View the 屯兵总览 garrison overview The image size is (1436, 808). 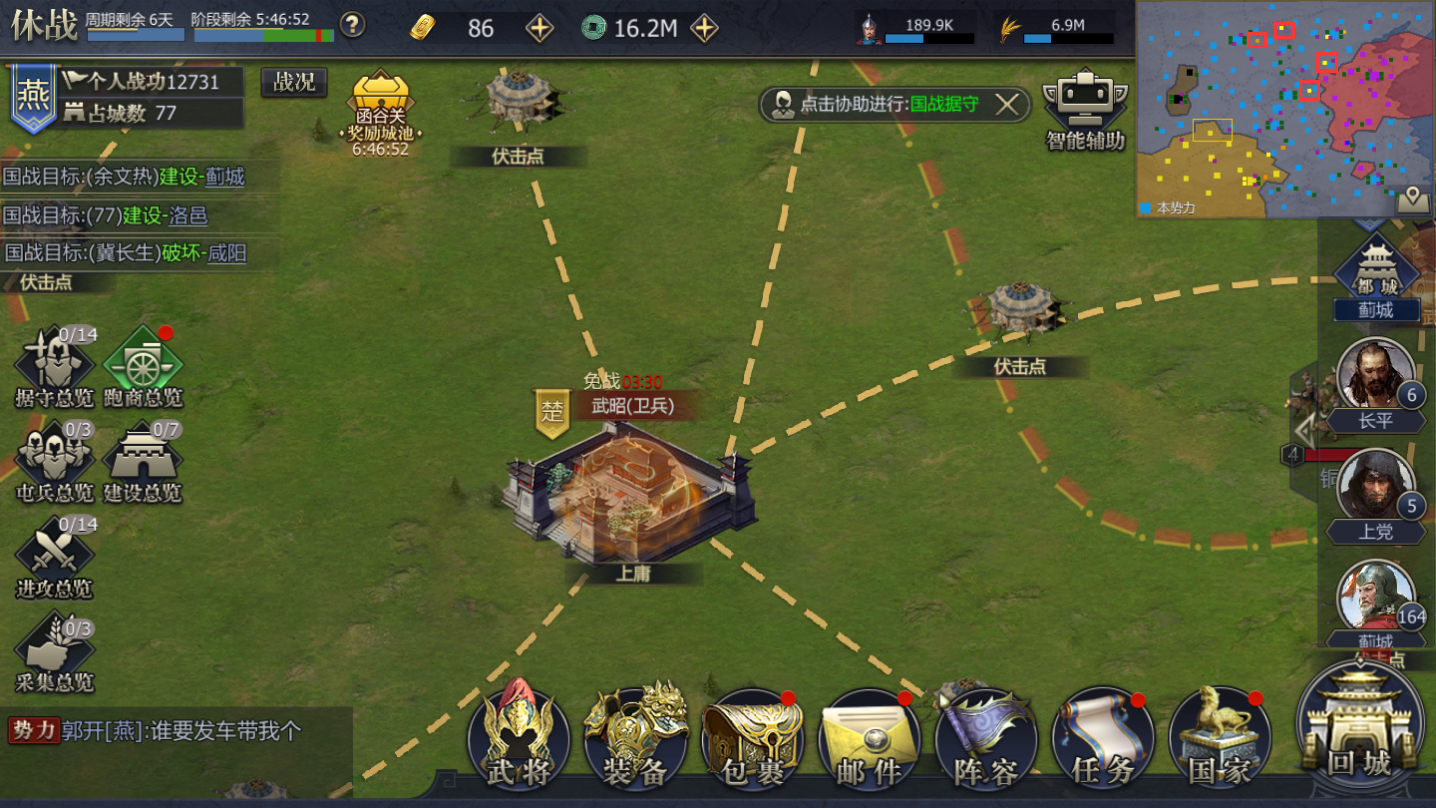(x=55, y=462)
